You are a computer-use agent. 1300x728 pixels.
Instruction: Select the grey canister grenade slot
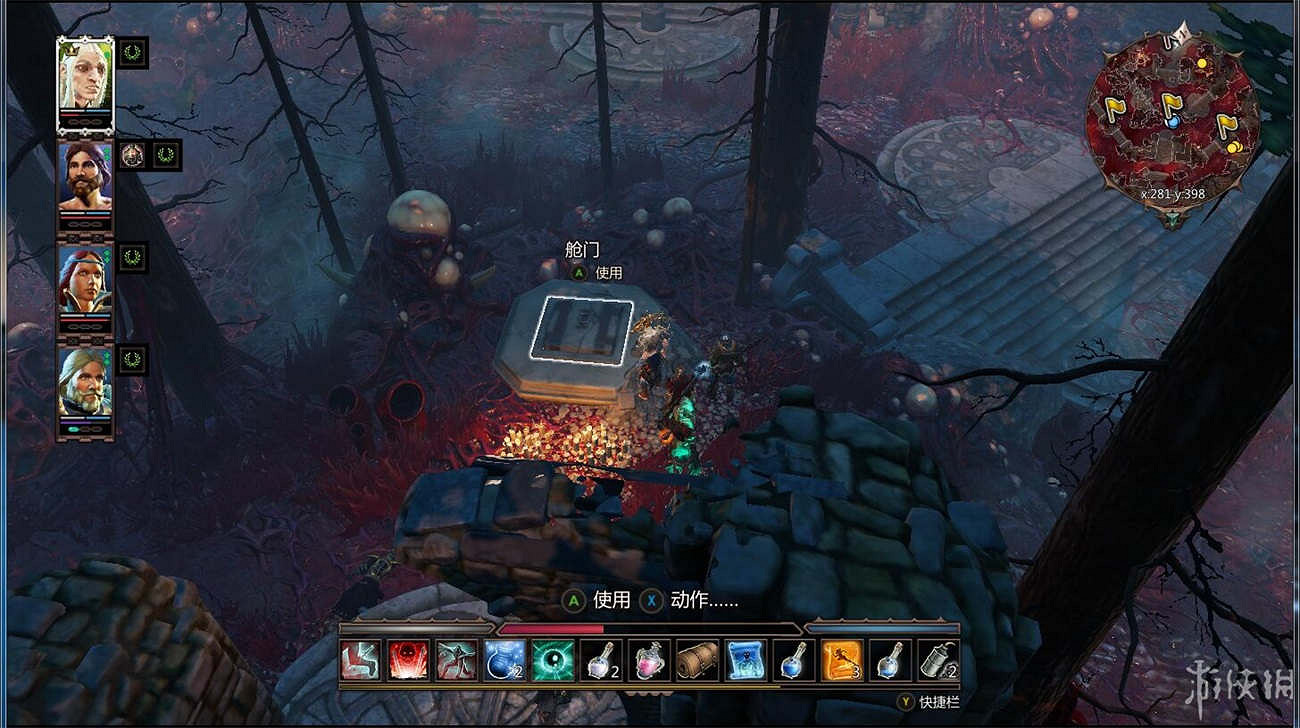pos(938,660)
